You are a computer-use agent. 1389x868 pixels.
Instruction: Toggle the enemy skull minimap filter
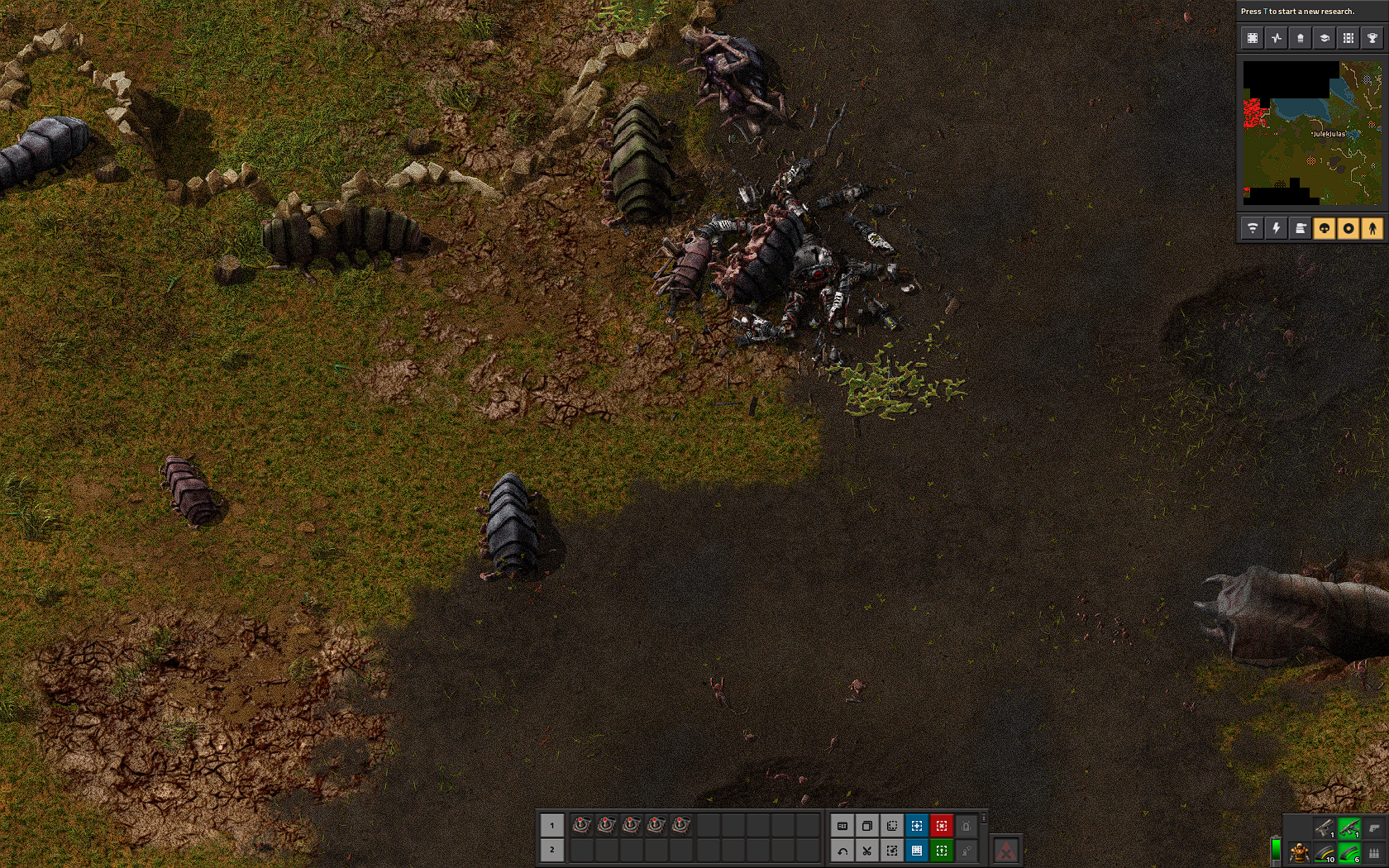(x=1325, y=228)
